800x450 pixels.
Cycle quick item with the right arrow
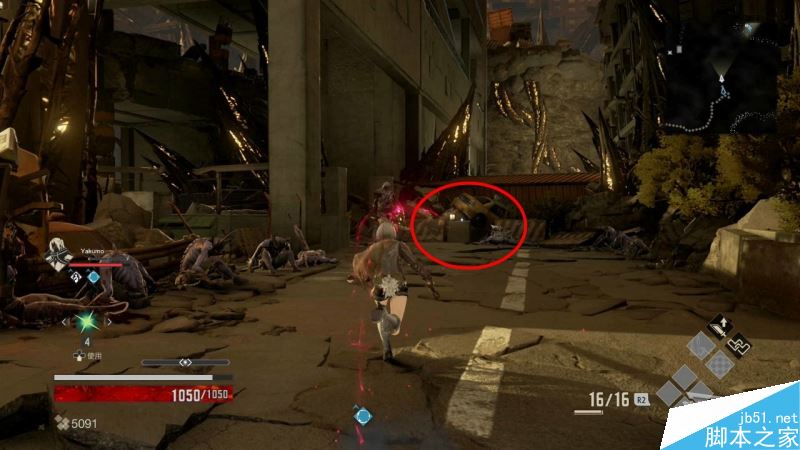(x=108, y=322)
